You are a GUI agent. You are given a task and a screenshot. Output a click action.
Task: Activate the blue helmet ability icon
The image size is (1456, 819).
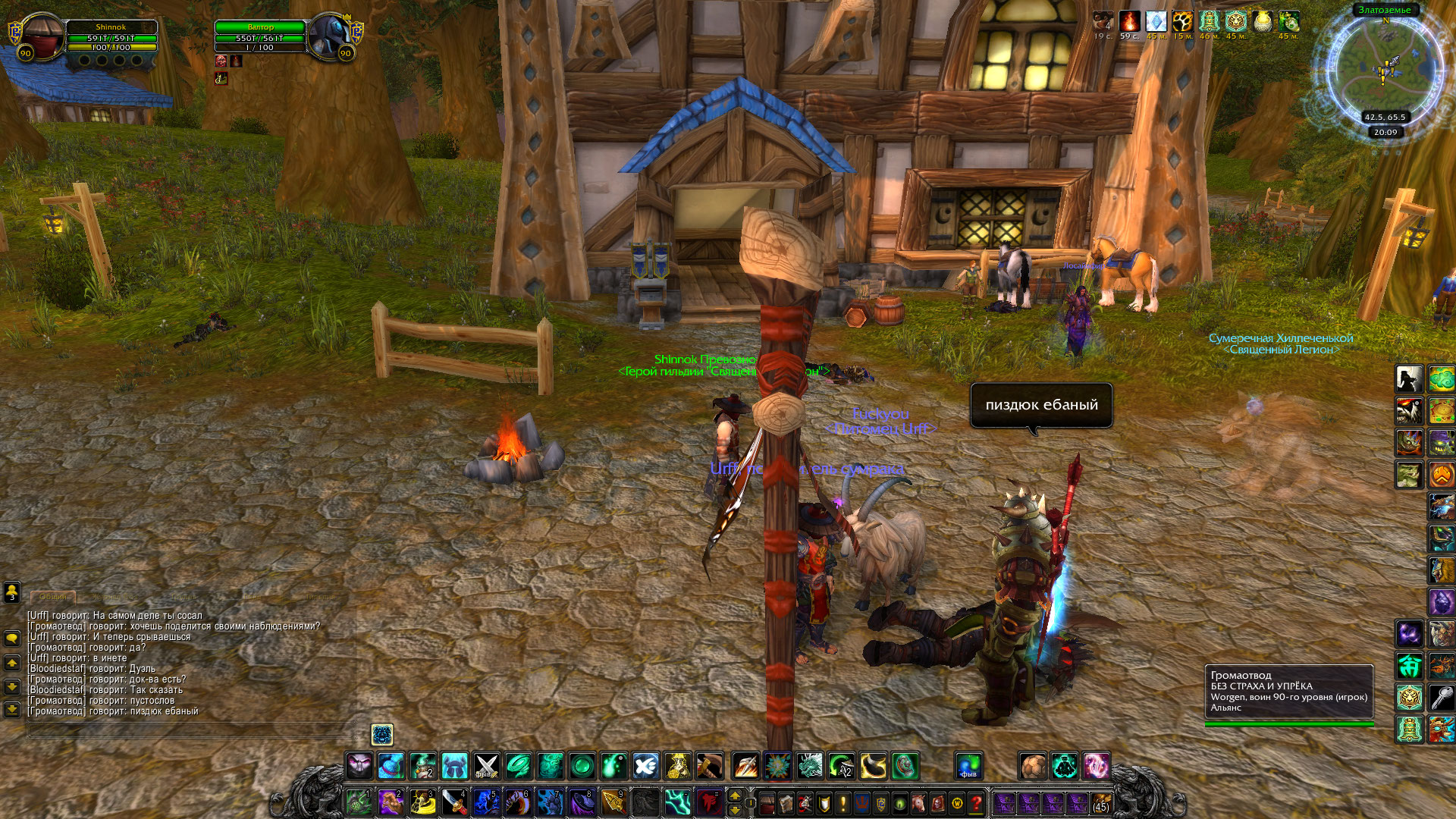[x=454, y=766]
